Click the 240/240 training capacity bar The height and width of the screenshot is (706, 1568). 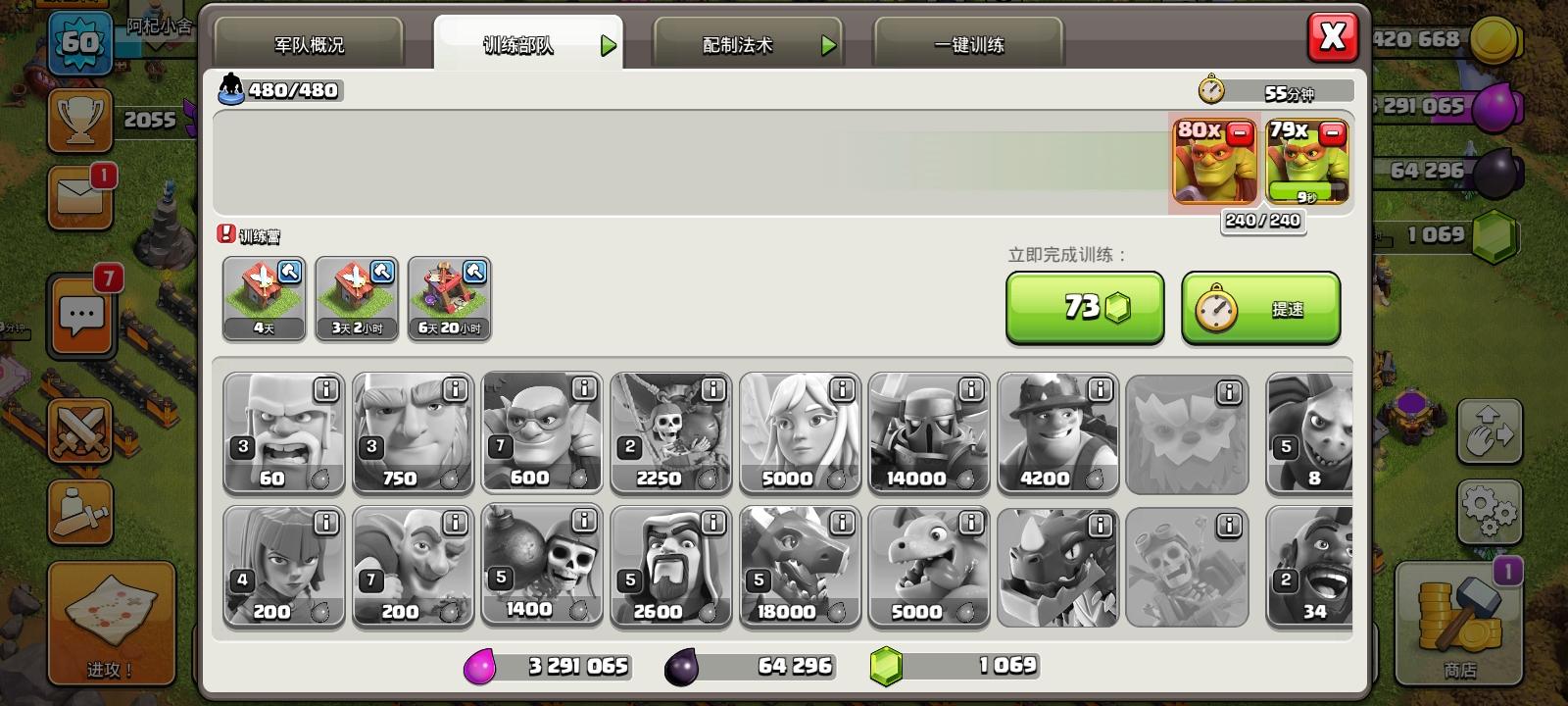(x=1262, y=222)
